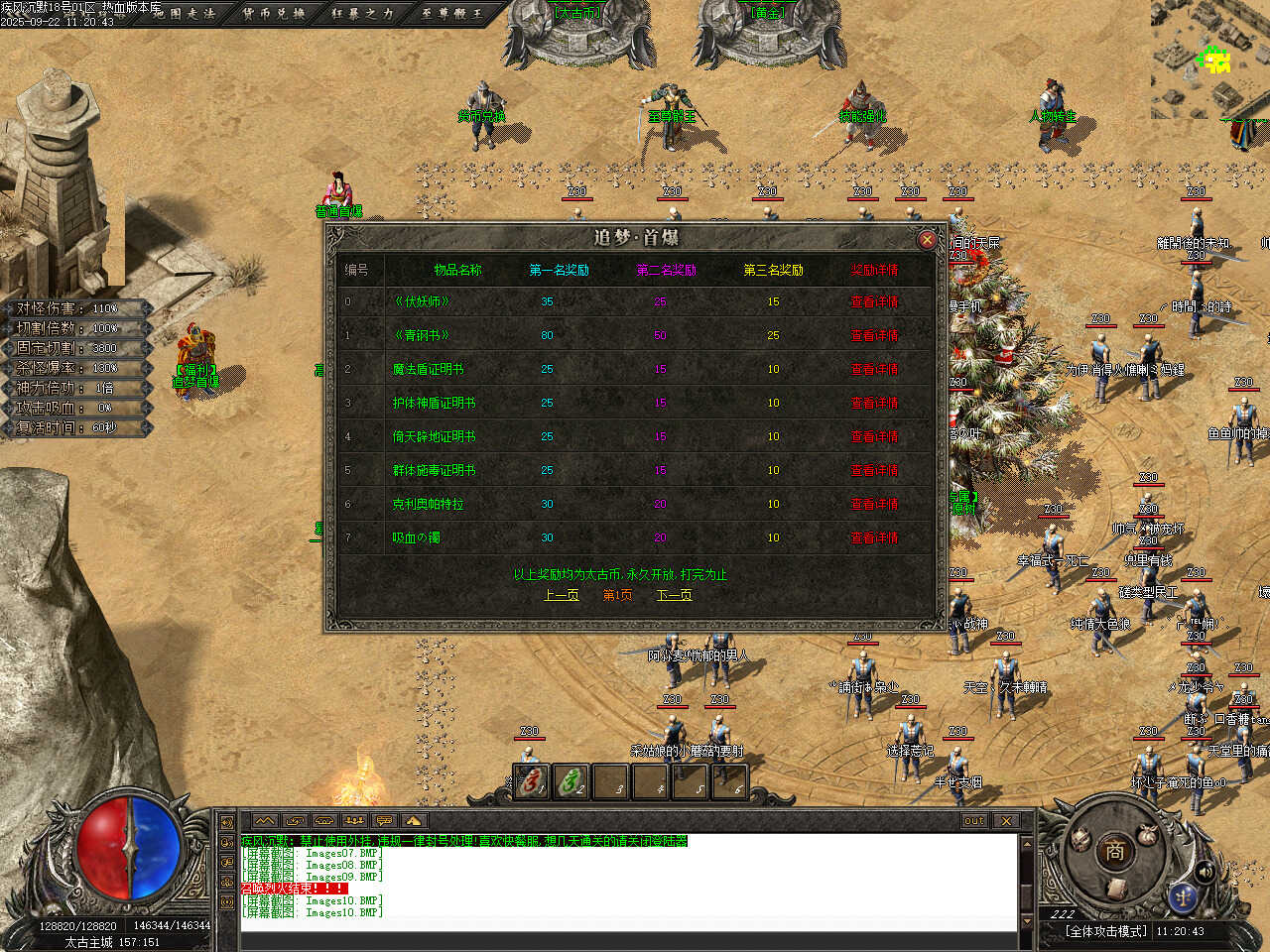
Task: Use the green potion in hotbar slot 2
Action: coord(571,782)
